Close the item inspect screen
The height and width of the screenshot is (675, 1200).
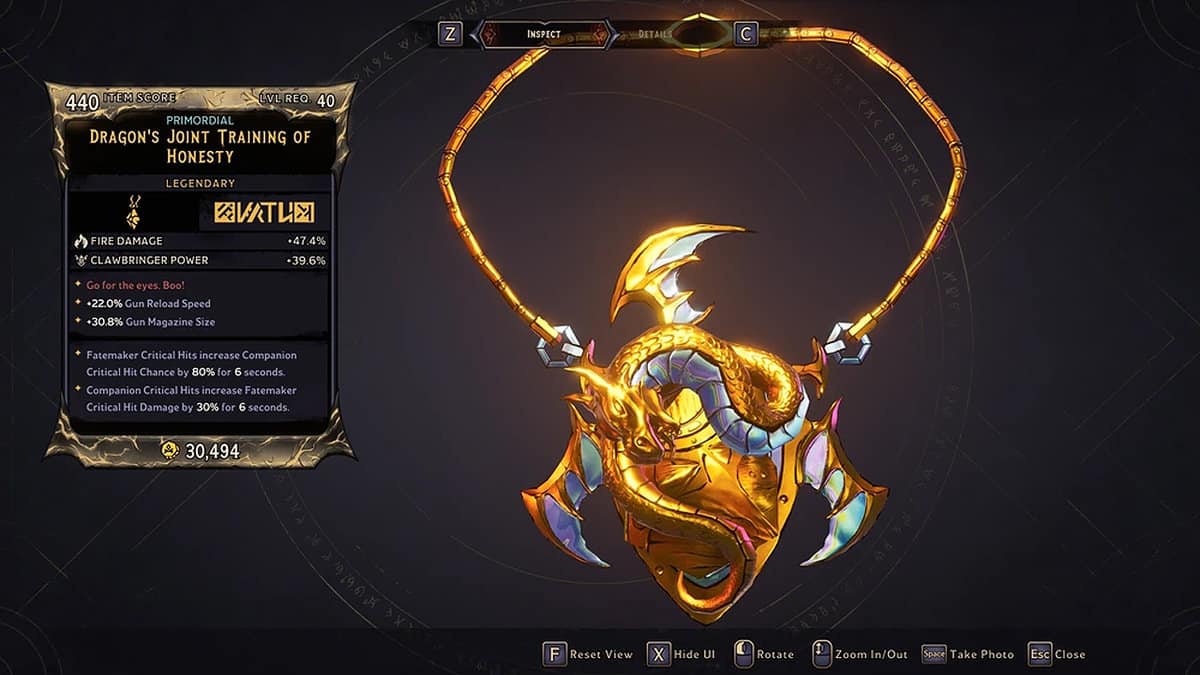1057,654
